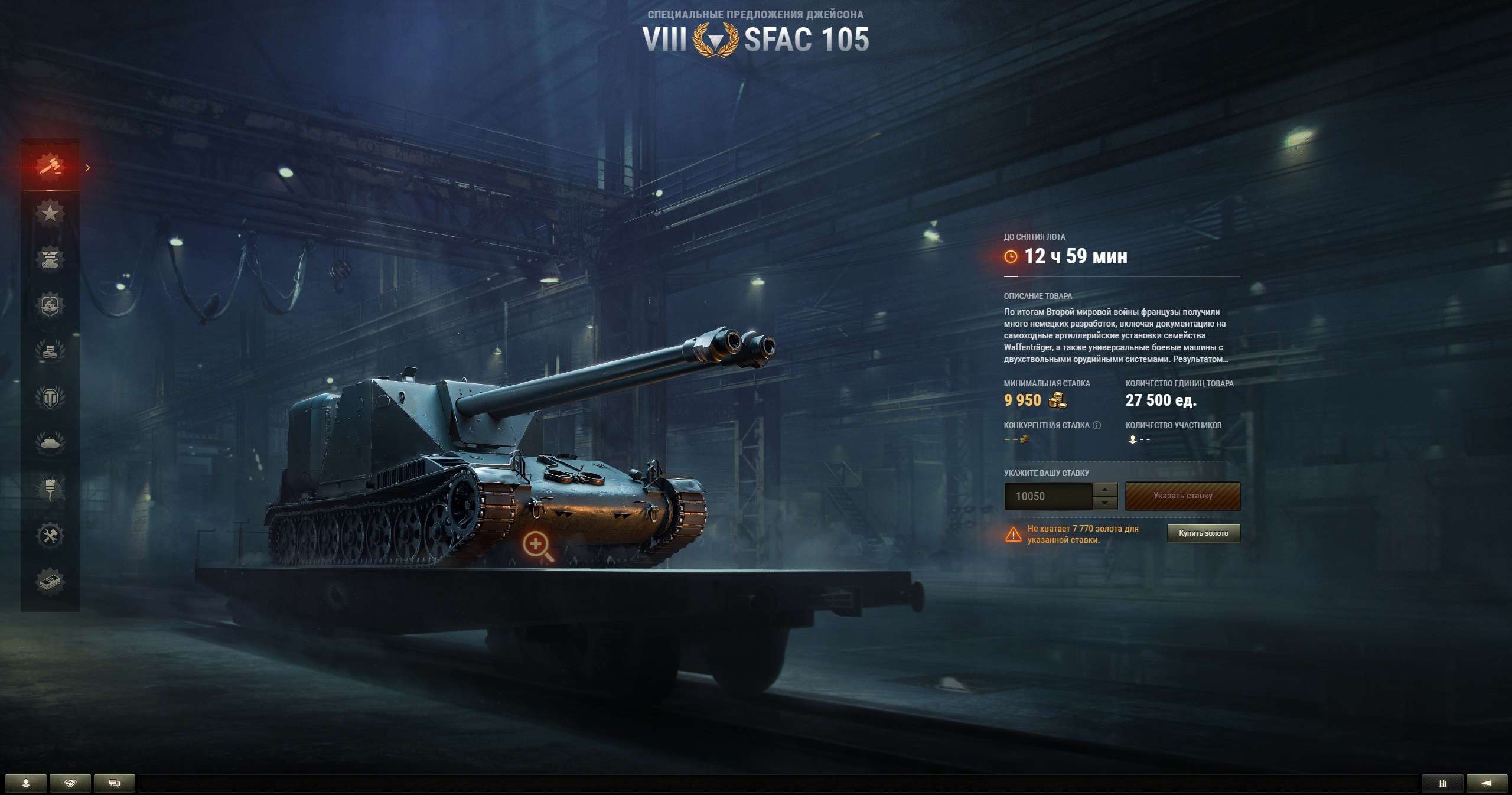Click the 'Указать ставку' bid button
Viewport: 1512px width, 795px height.
tap(1182, 496)
